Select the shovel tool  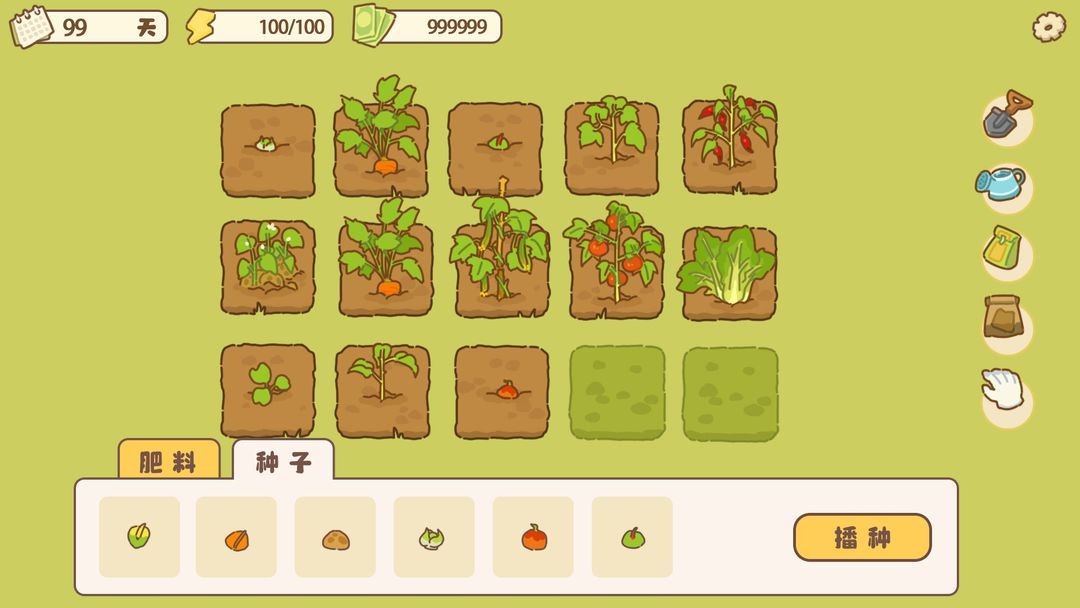(x=1006, y=116)
